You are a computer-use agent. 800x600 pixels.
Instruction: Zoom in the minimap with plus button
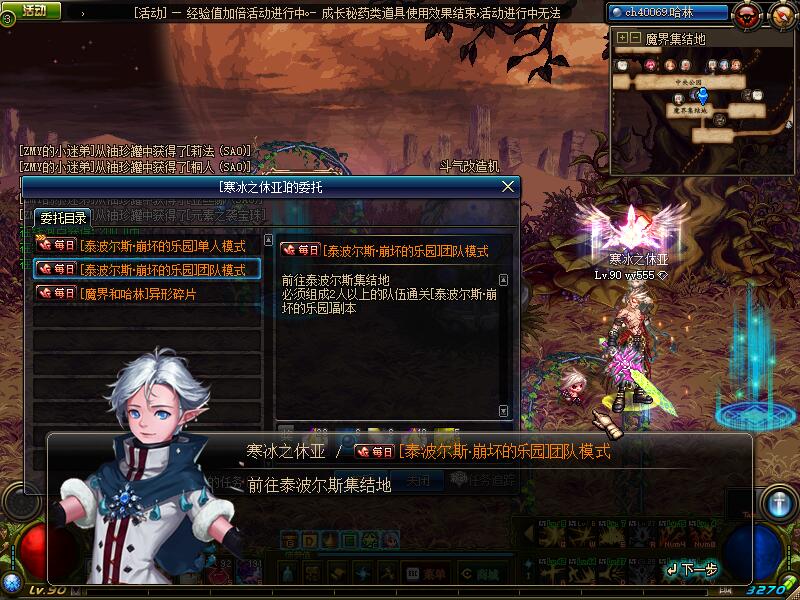622,38
